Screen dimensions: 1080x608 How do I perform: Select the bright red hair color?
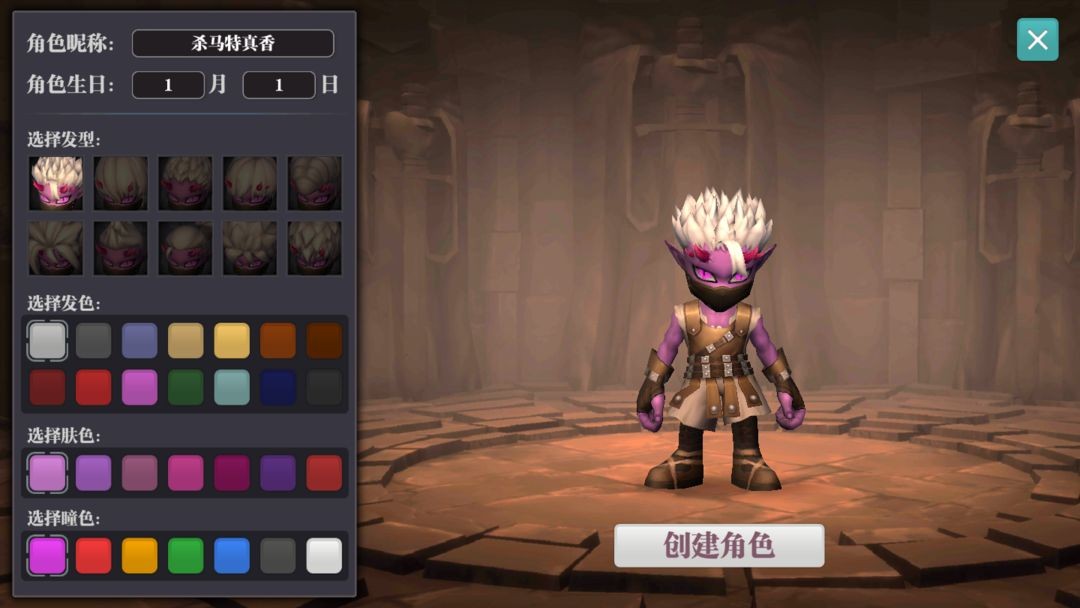pos(94,387)
